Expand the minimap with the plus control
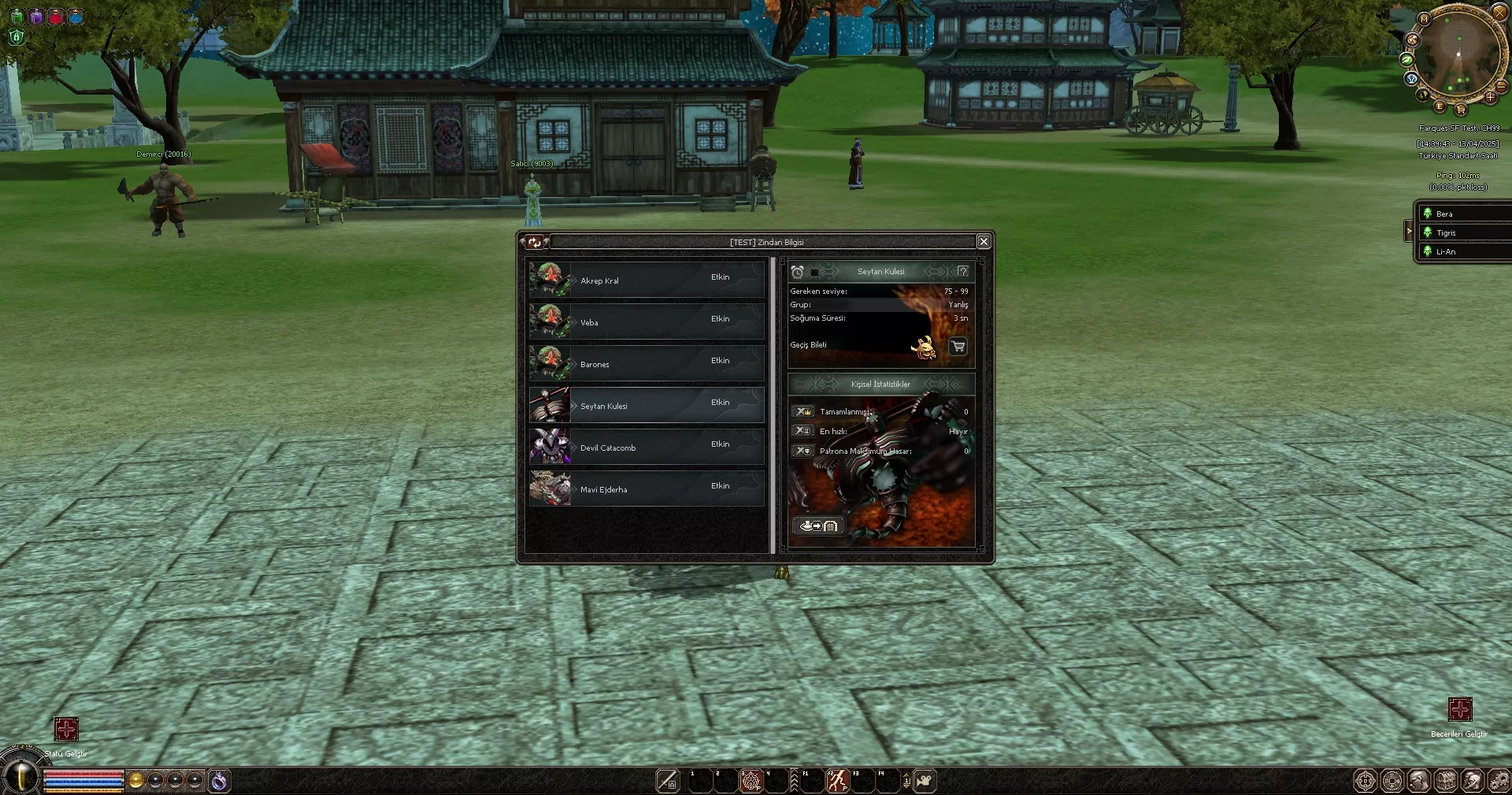This screenshot has width=1512, height=795. pyautogui.click(x=1492, y=99)
